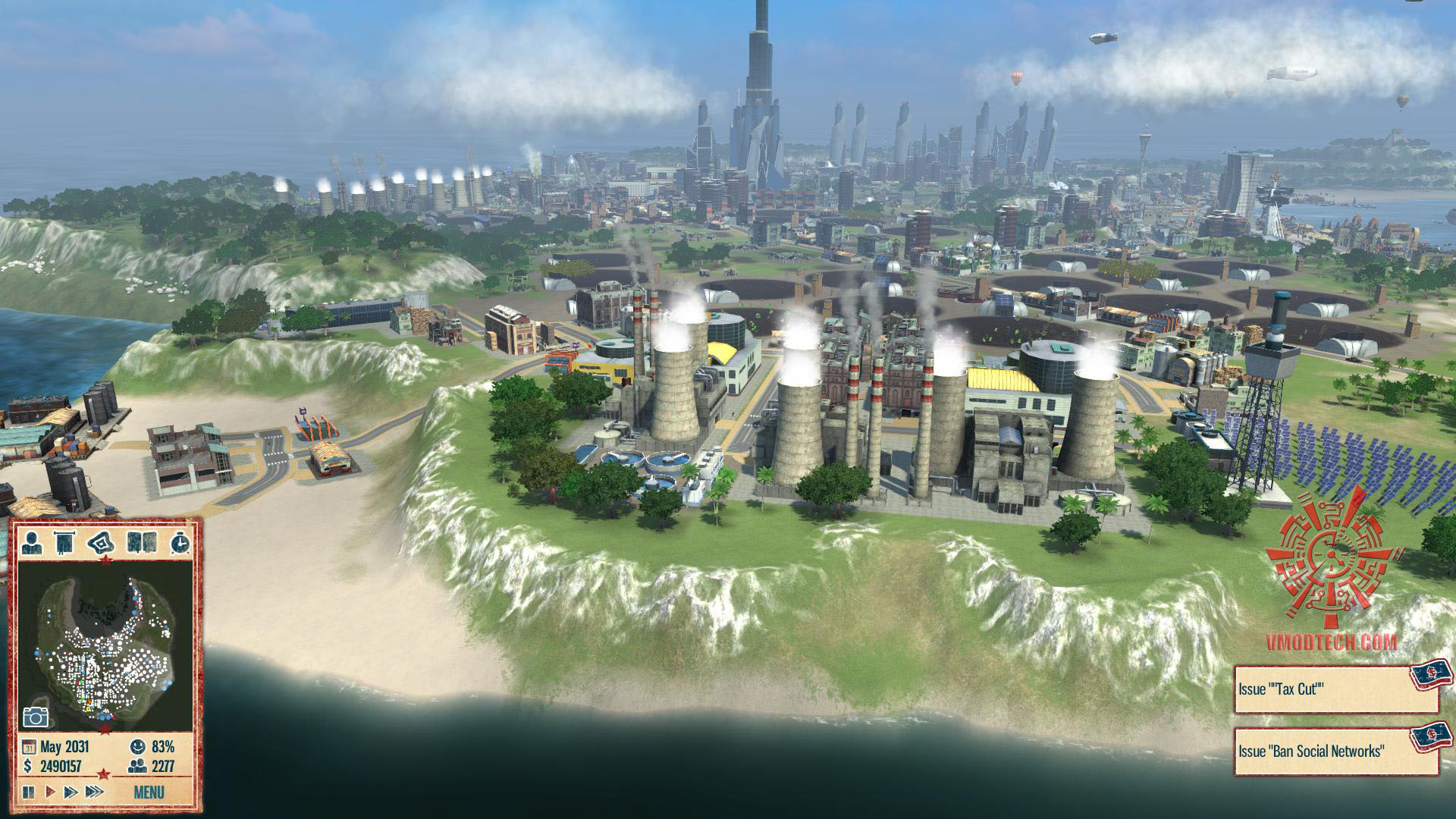1456x819 pixels.
Task: Click the camera icon on the minimap
Action: pos(36,717)
